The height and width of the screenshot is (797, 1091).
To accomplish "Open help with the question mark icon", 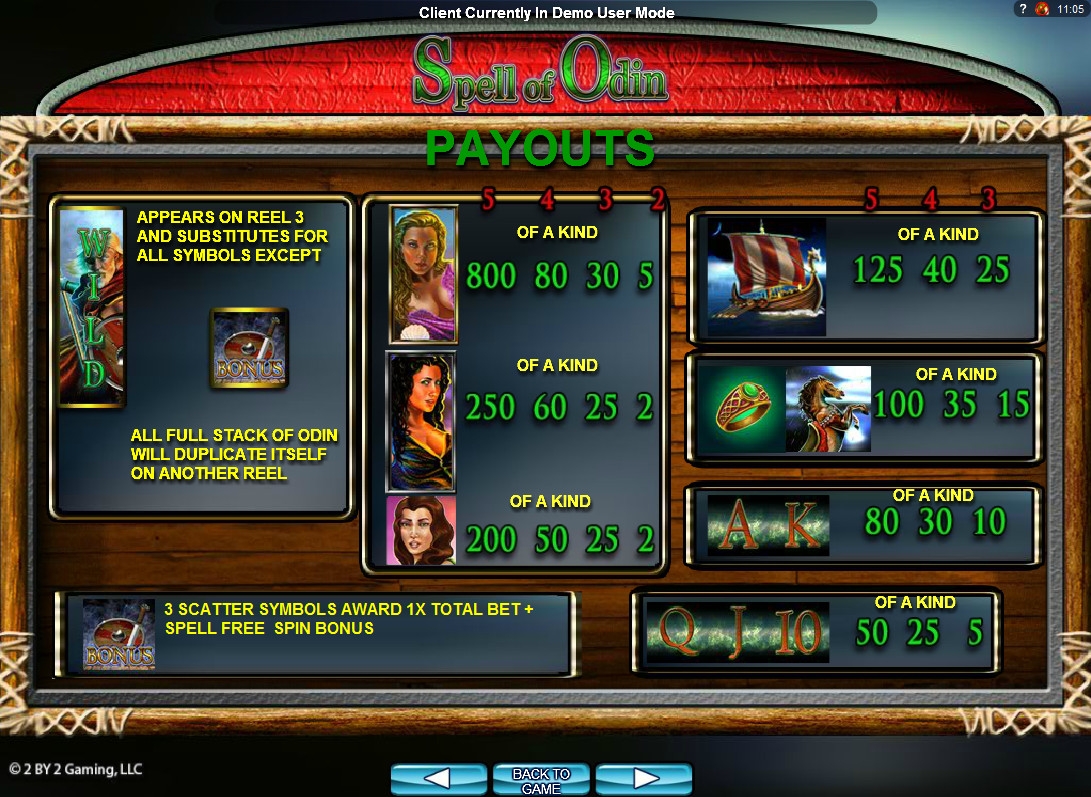I will click(x=1023, y=9).
